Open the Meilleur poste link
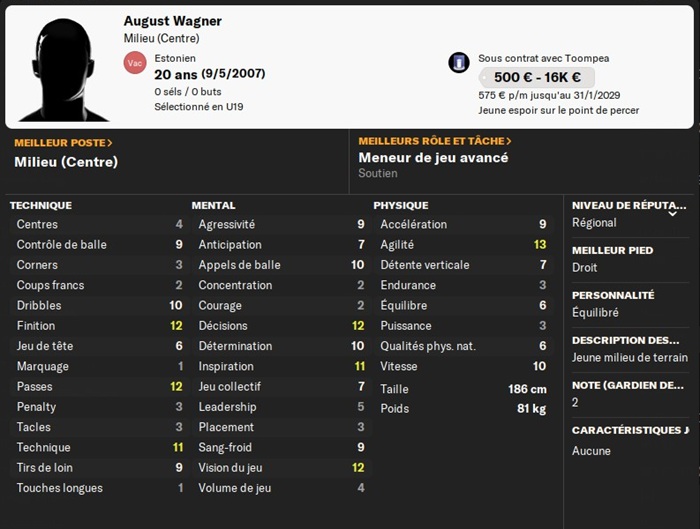 click(63, 143)
